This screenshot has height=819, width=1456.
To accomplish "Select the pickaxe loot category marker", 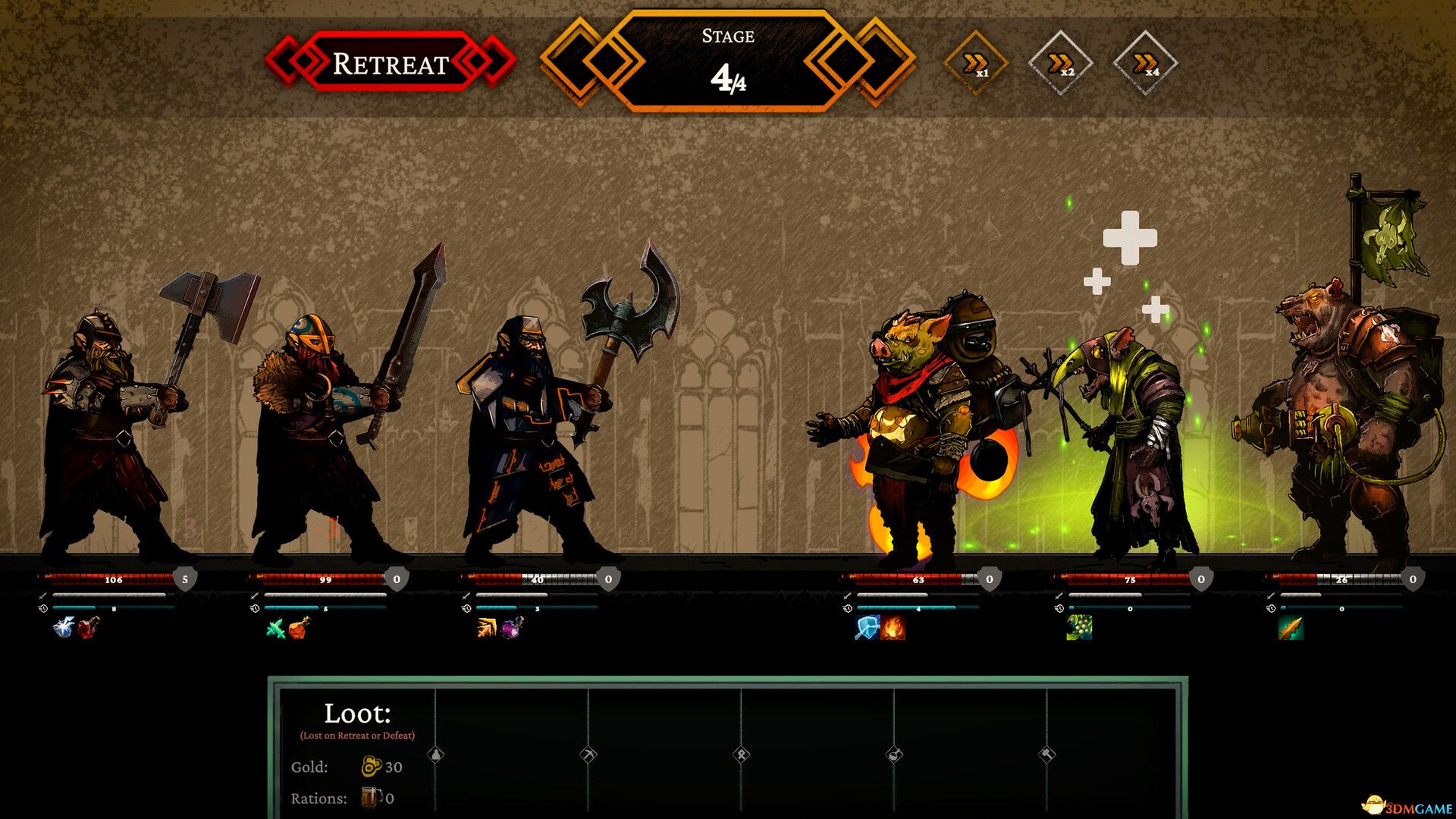I will tap(588, 755).
